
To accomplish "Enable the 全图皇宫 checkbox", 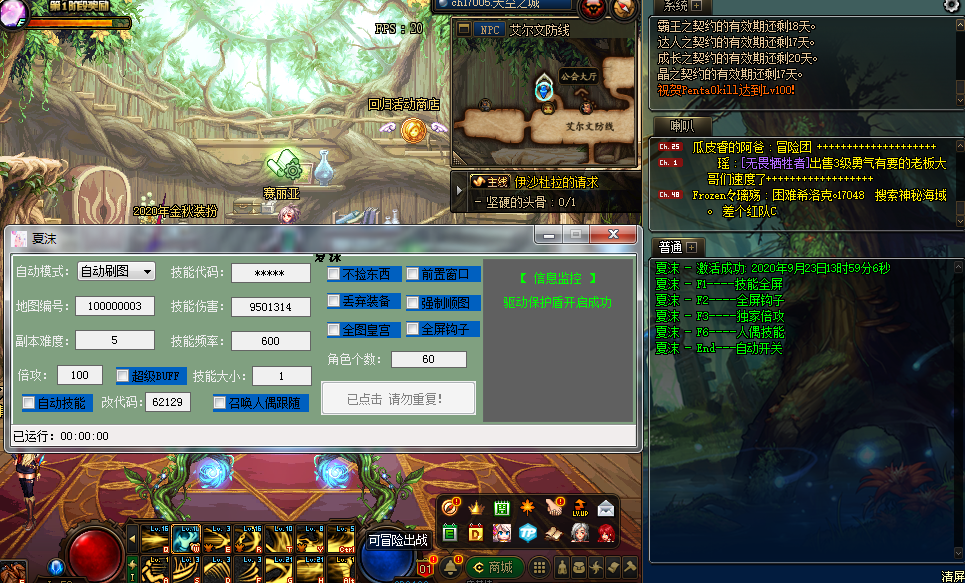I will [x=334, y=330].
